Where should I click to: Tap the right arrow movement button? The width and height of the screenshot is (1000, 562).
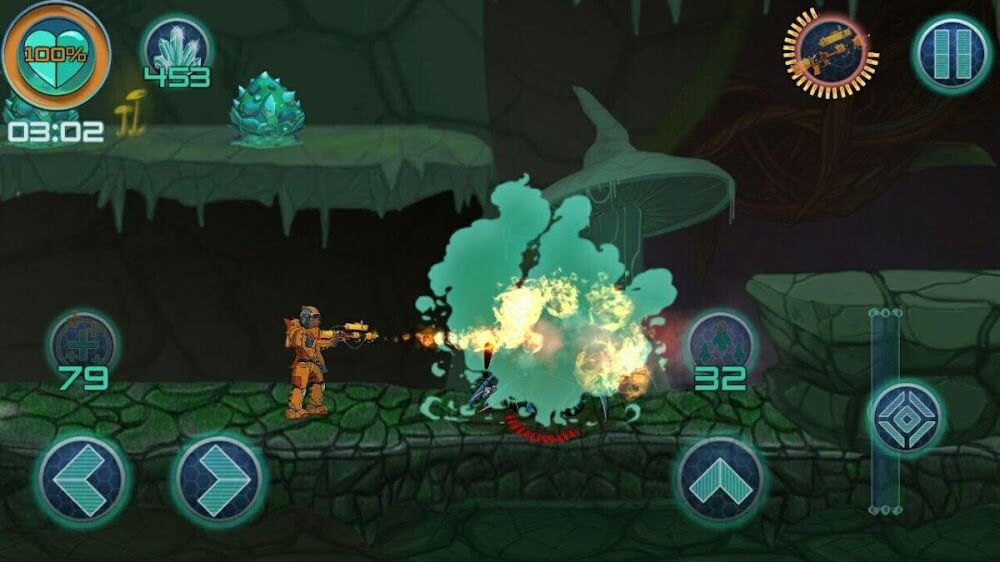(x=219, y=480)
